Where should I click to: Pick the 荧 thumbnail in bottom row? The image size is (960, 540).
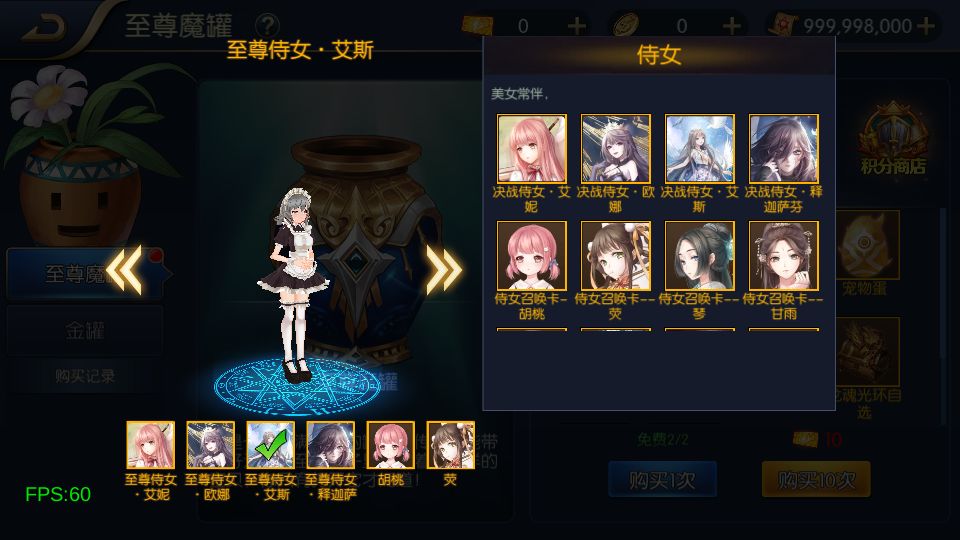pyautogui.click(x=451, y=445)
